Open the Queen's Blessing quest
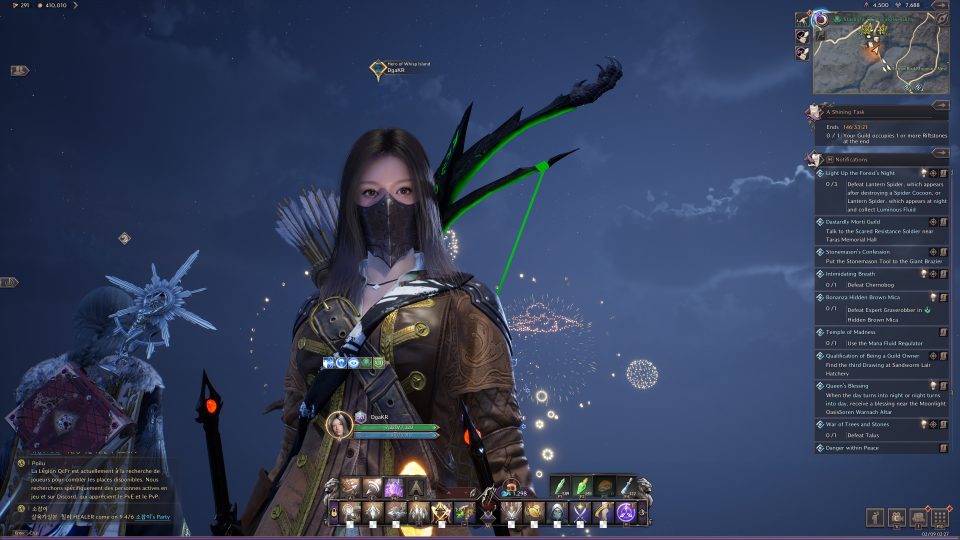The image size is (960, 540). (846, 385)
